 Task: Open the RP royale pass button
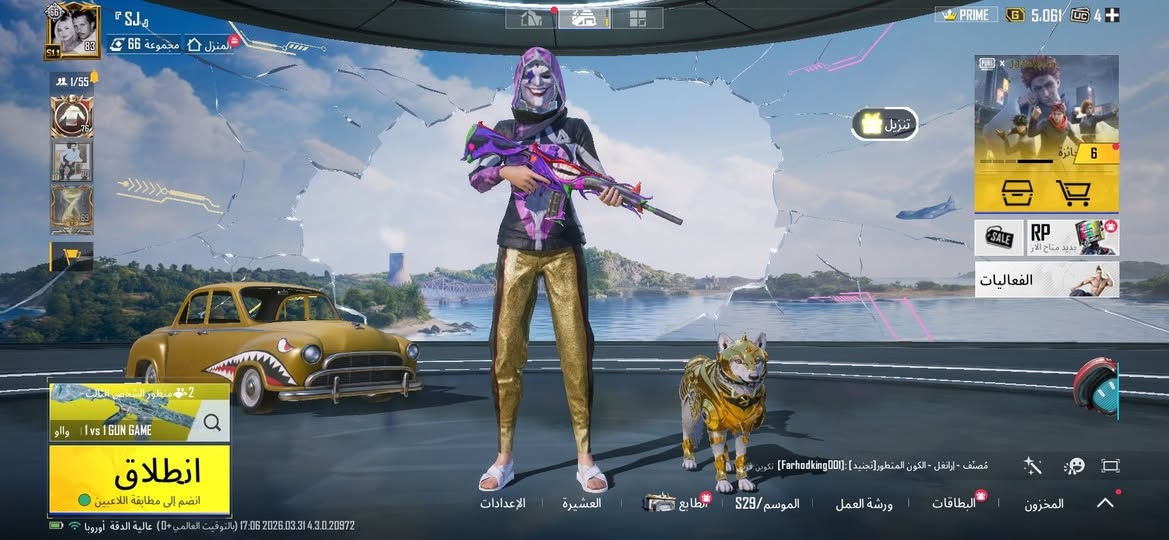(1072, 237)
